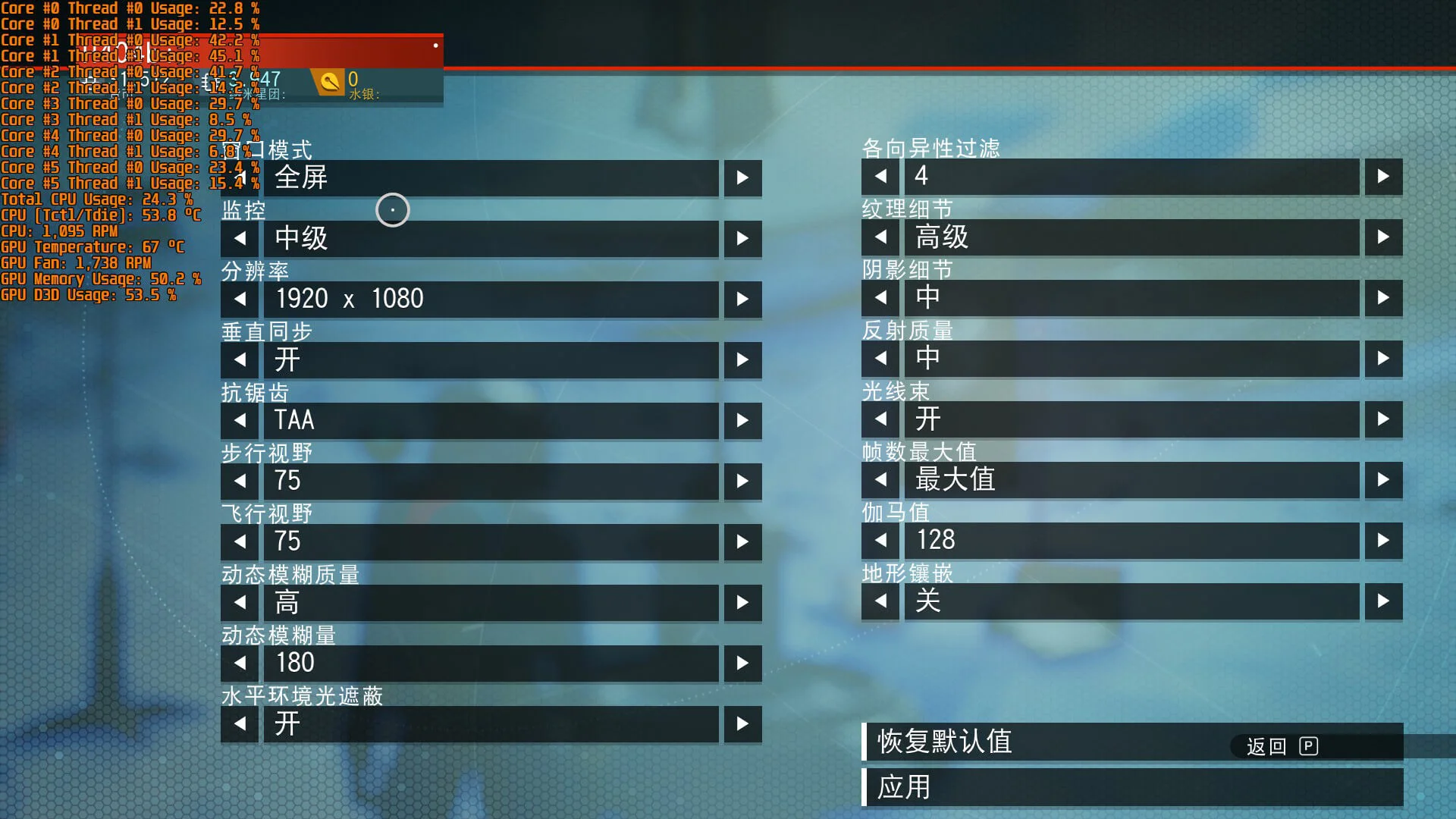Viewport: 1456px width, 819px height.
Task: Click the right arrow next to 动态模糊量 180
Action: pyautogui.click(x=742, y=663)
